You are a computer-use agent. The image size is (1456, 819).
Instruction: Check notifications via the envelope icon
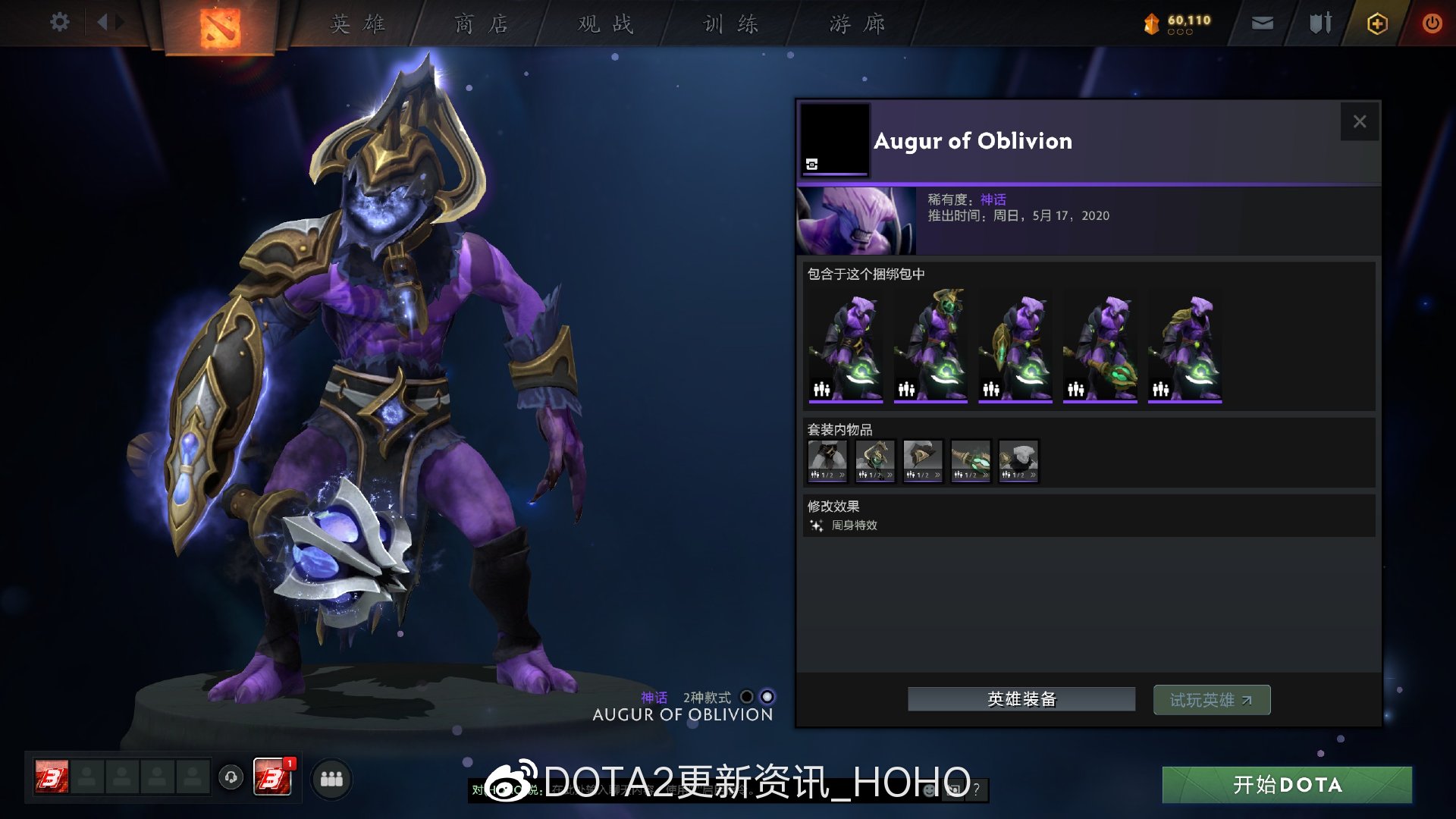pos(1262,23)
